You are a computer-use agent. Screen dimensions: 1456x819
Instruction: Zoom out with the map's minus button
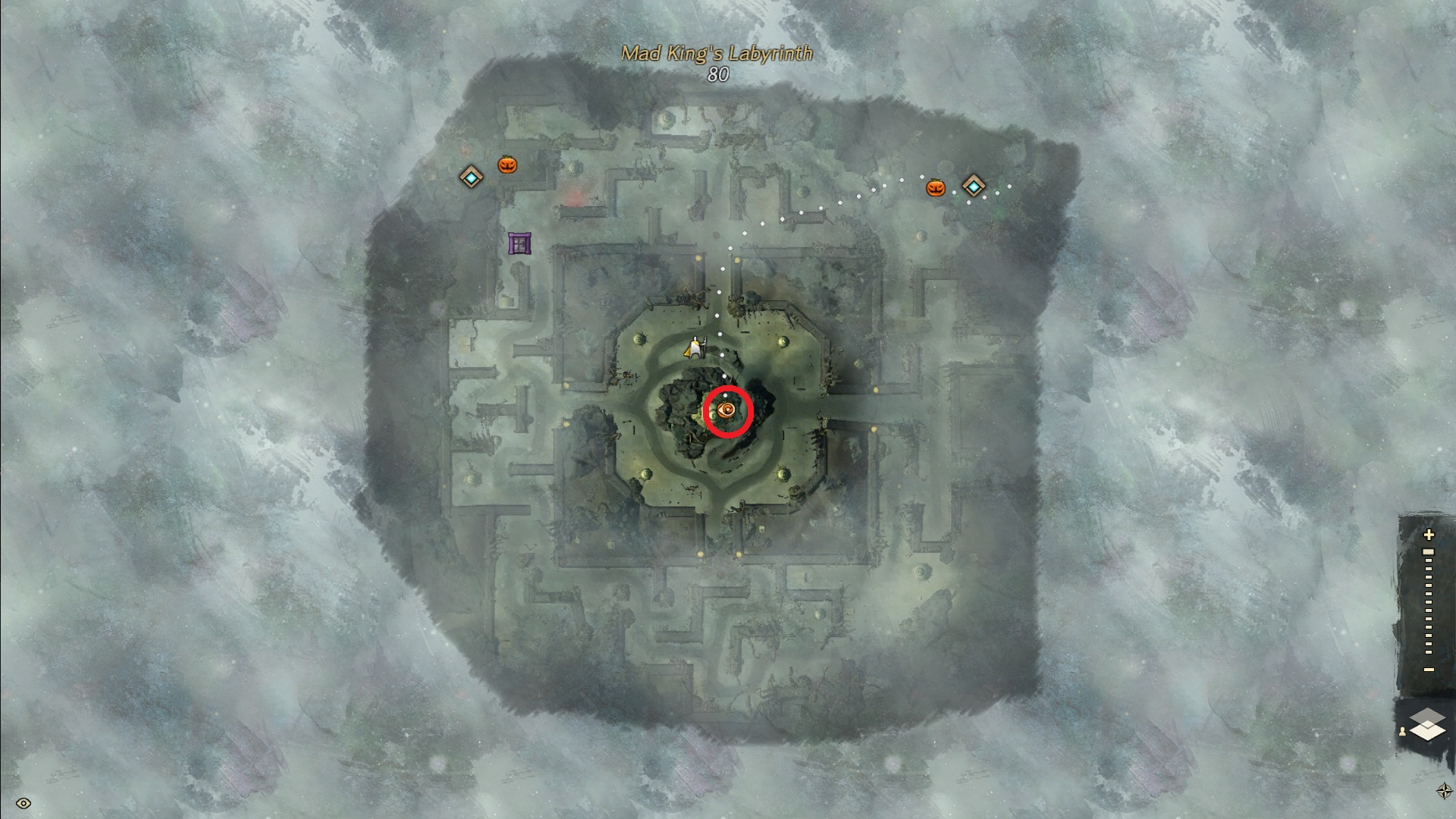pos(1429,670)
